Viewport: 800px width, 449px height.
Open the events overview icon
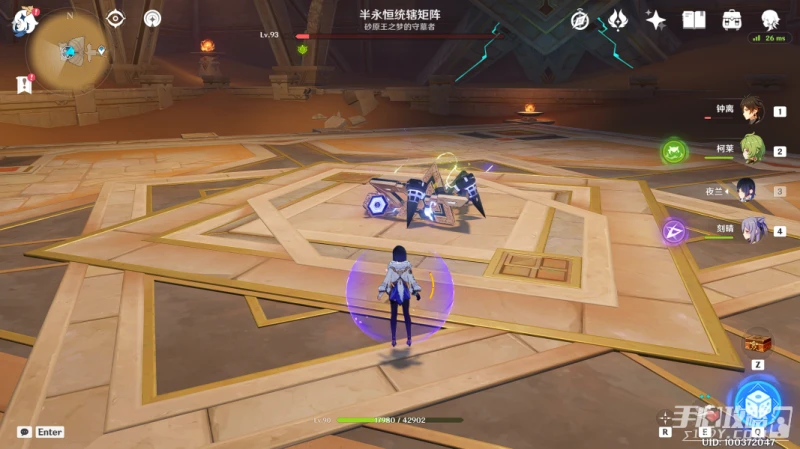(618, 20)
